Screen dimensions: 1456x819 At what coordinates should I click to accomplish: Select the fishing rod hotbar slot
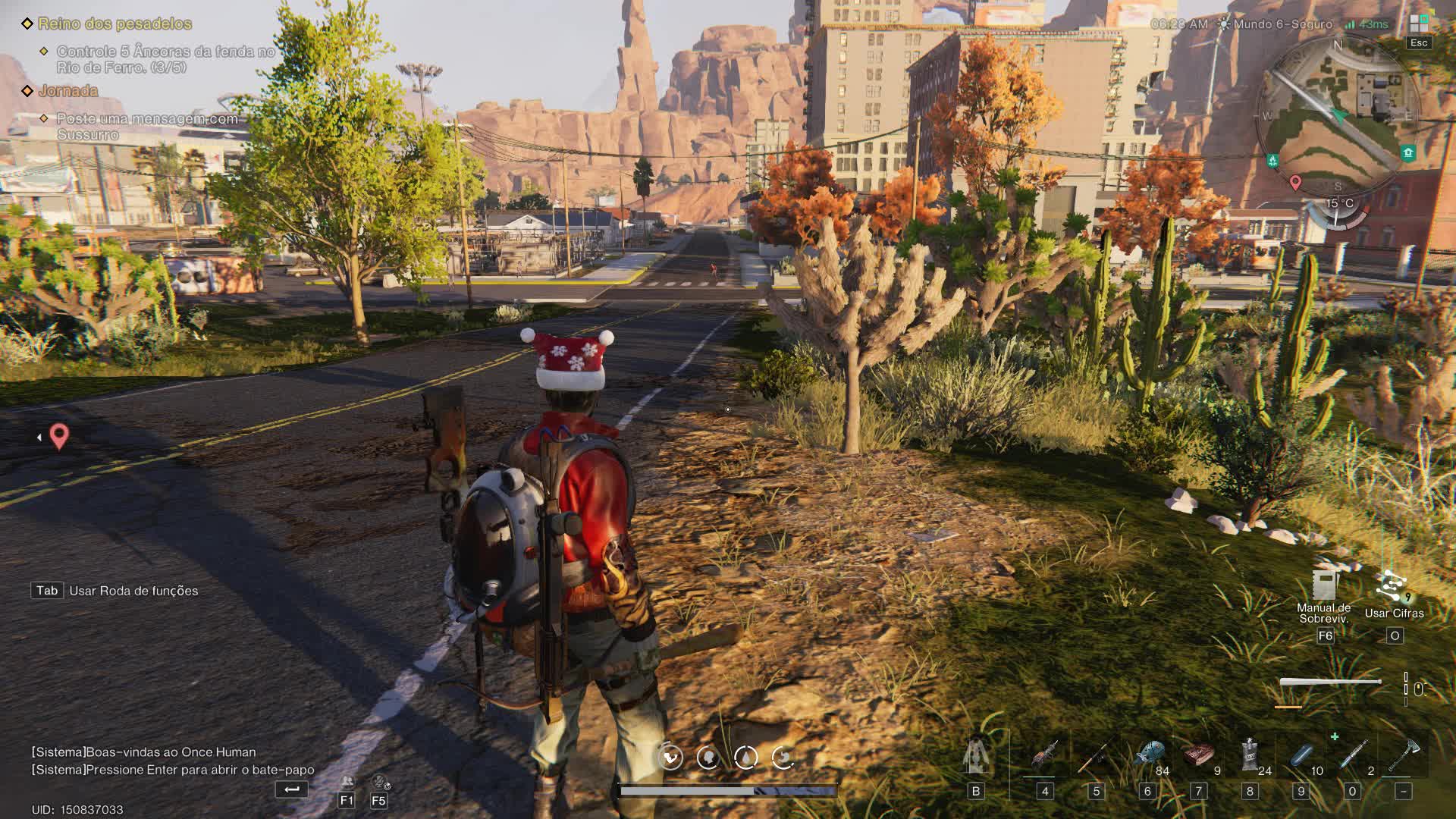click(x=1095, y=757)
